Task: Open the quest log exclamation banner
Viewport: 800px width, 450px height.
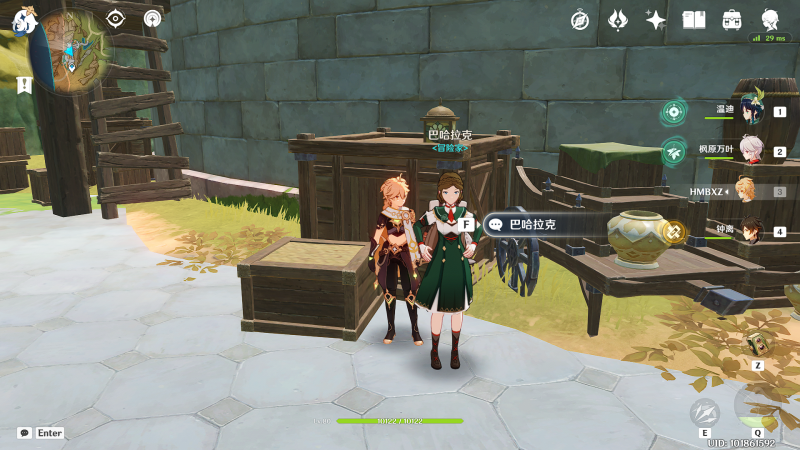Action: (24, 85)
